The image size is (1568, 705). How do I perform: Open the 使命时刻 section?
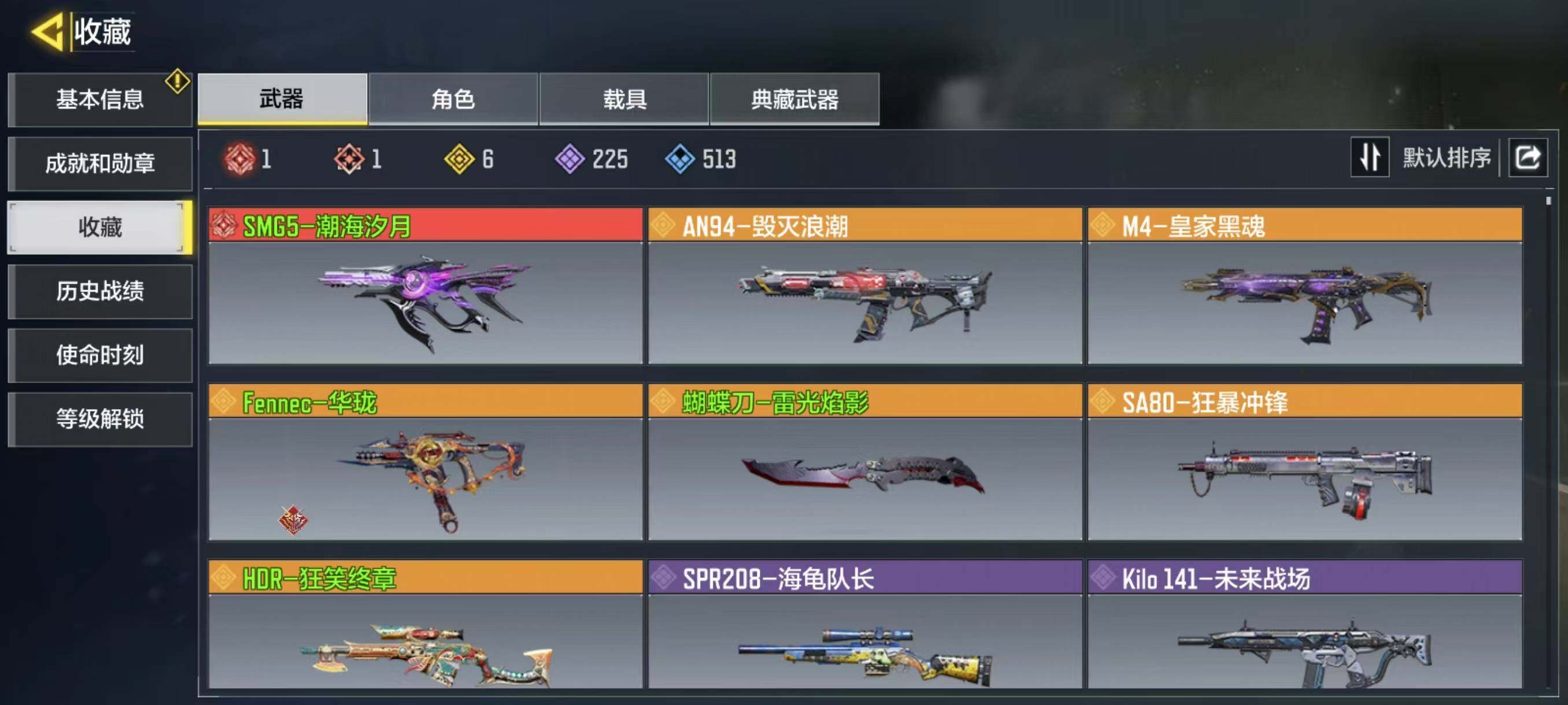(x=100, y=355)
